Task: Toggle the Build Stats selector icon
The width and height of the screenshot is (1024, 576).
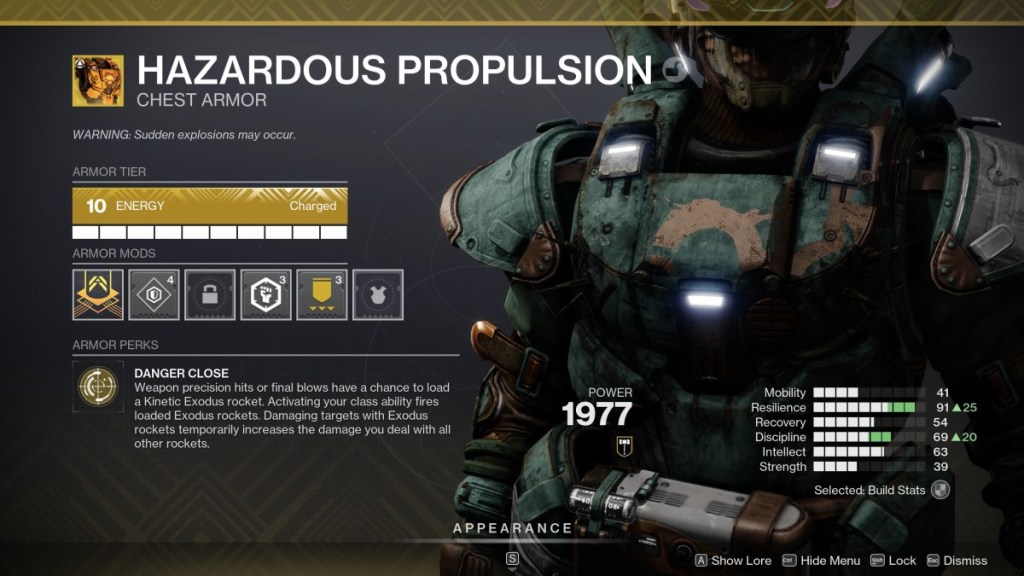Action: click(x=939, y=489)
